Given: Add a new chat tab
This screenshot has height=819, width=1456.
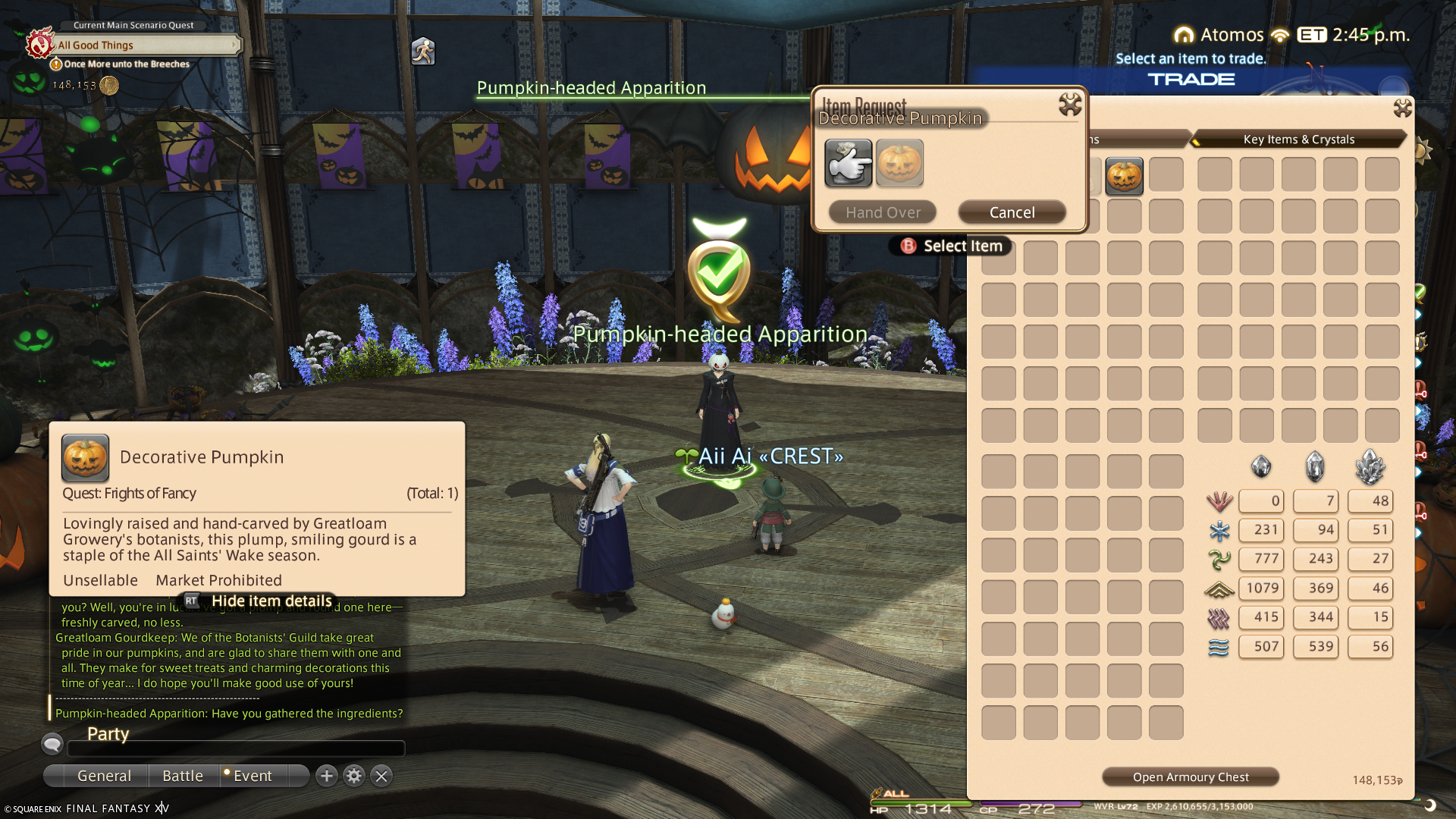Looking at the screenshot, I should pyautogui.click(x=327, y=776).
